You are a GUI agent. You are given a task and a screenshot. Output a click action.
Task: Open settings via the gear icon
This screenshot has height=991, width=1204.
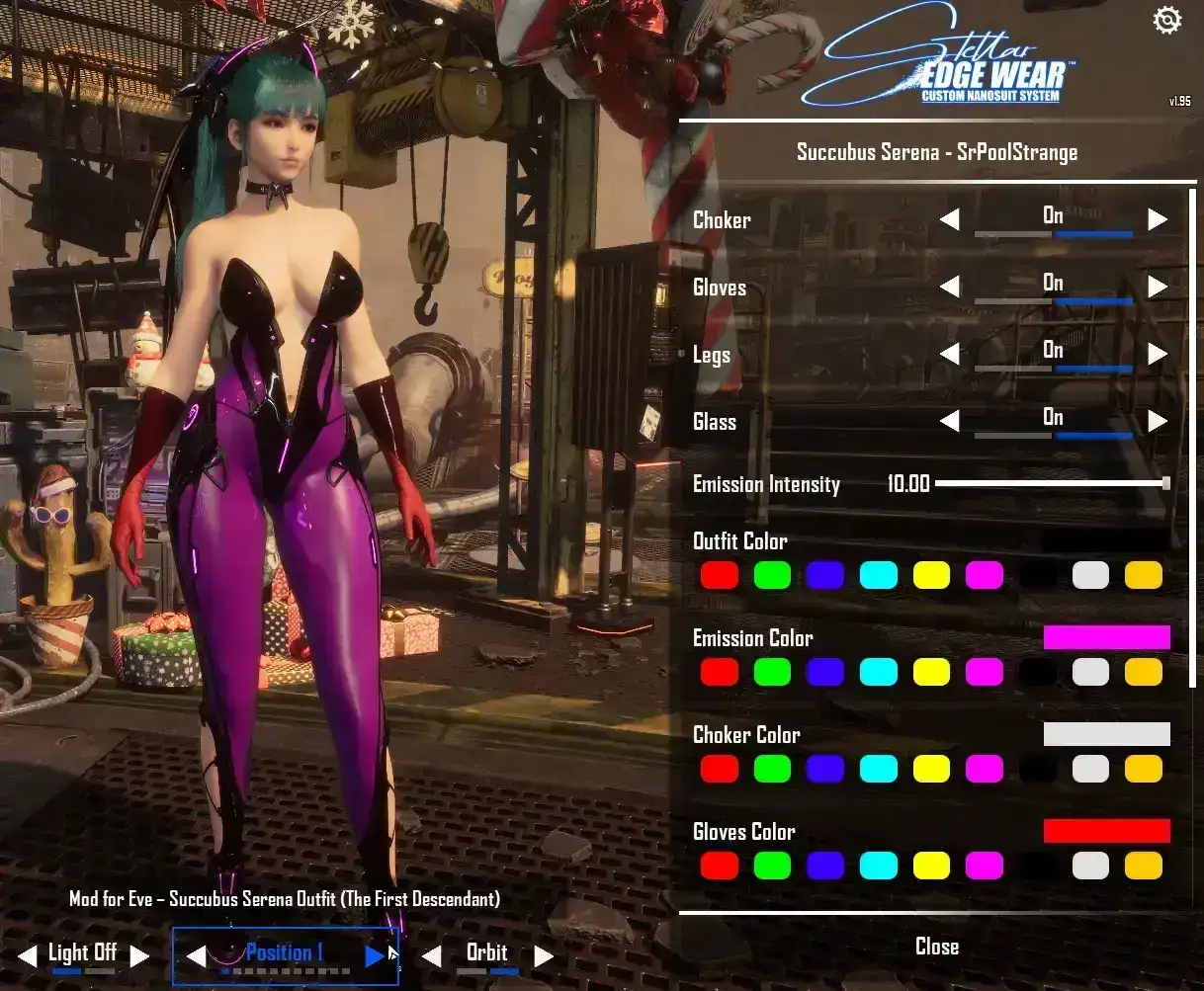(x=1167, y=21)
